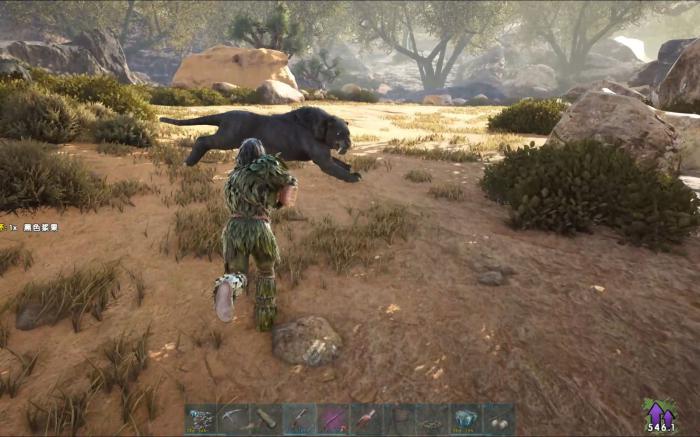Select the wooden log-shaped item slot
Image resolution: width=700 pixels, height=437 pixels.
click(267, 418)
